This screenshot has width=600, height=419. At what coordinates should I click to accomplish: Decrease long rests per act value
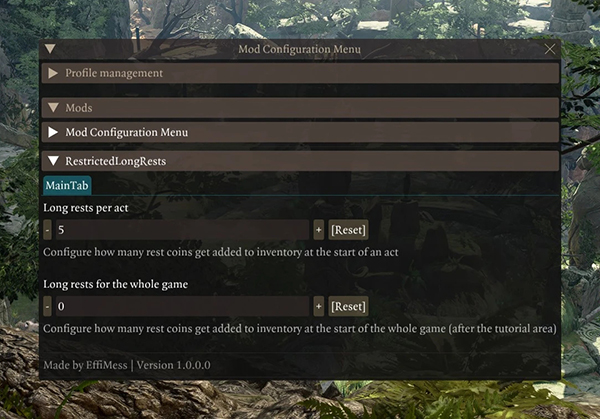[x=48, y=229]
